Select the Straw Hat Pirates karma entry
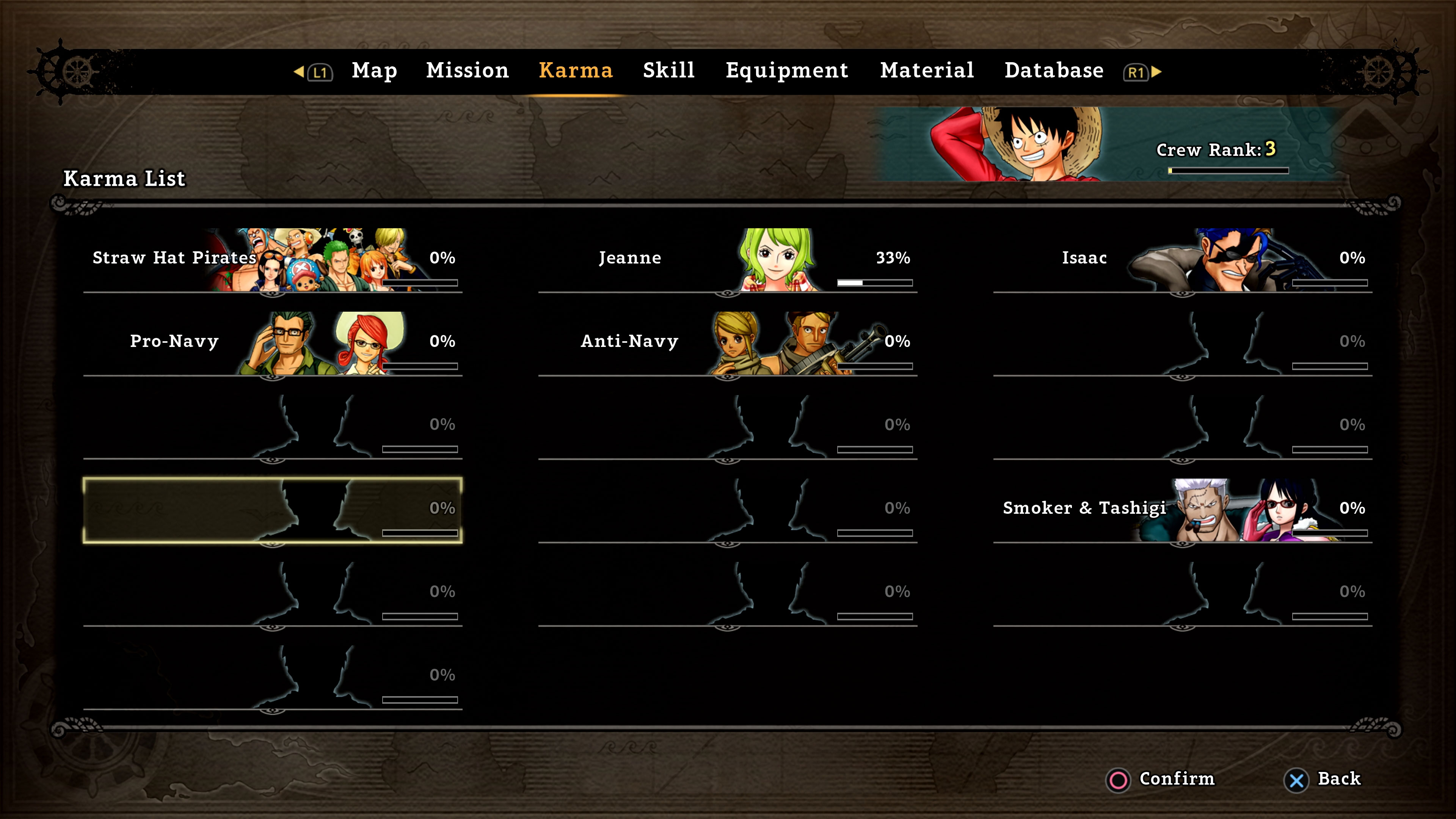This screenshot has height=819, width=1456. [x=273, y=260]
